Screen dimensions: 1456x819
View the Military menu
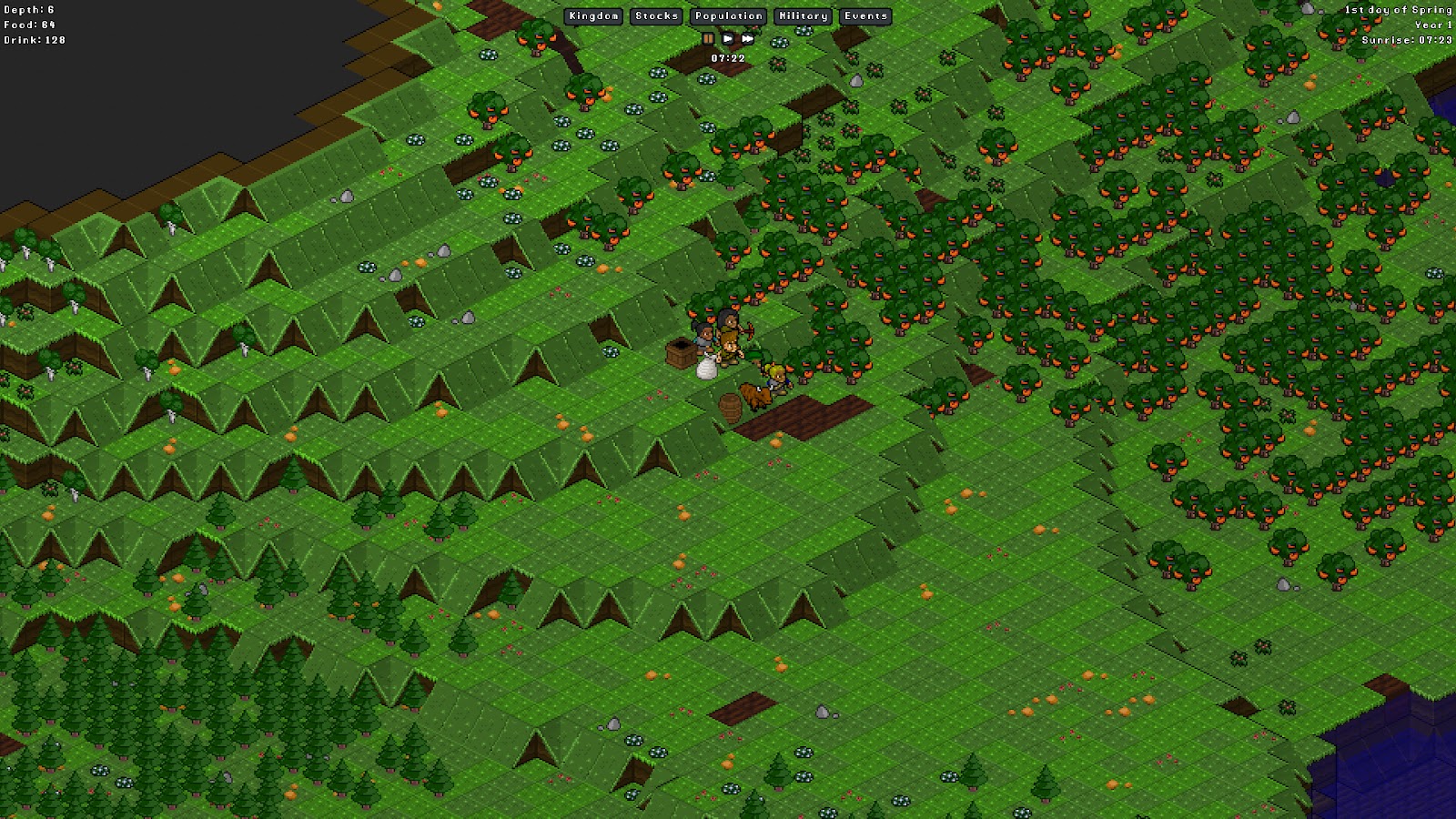(x=803, y=16)
